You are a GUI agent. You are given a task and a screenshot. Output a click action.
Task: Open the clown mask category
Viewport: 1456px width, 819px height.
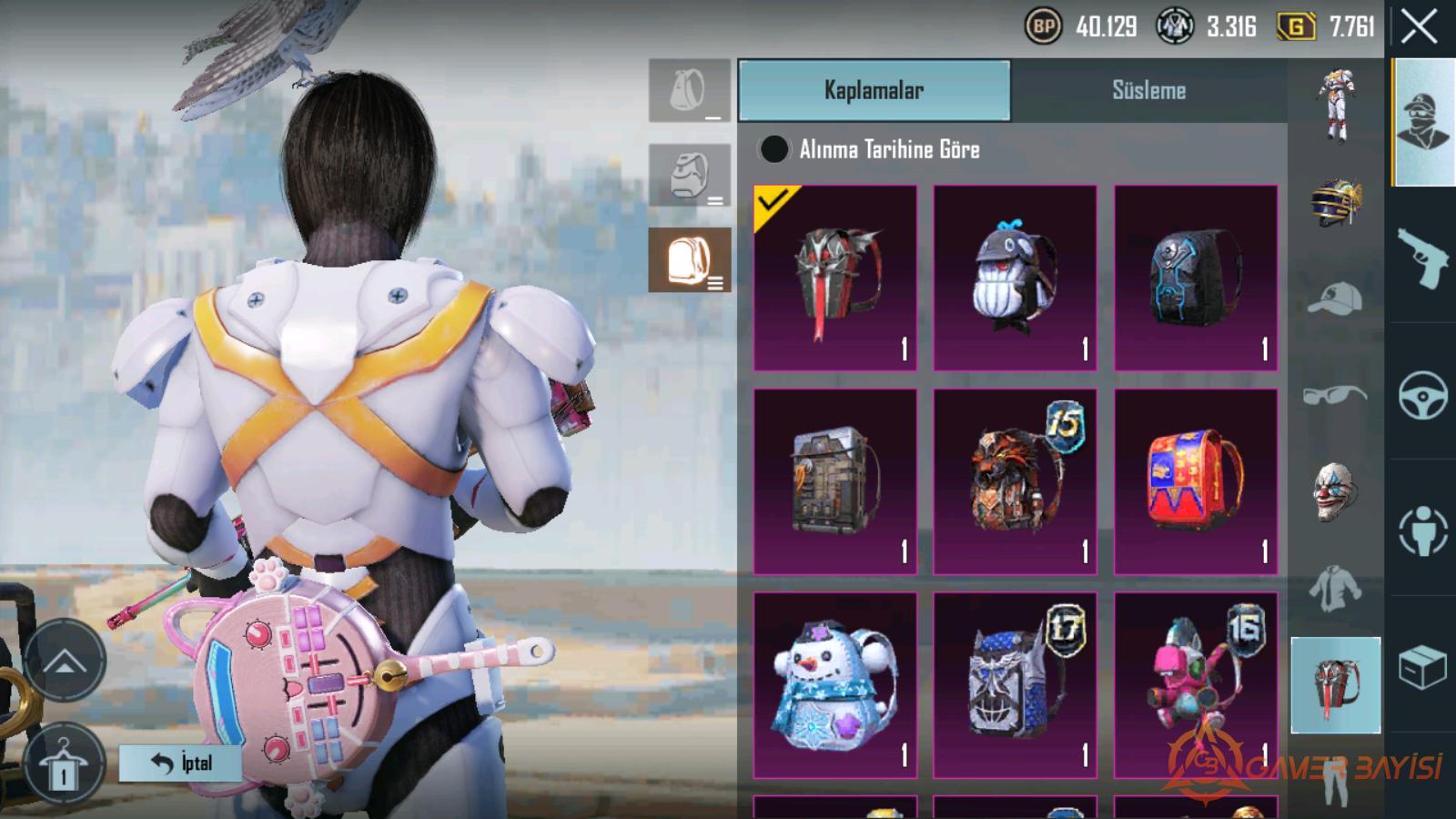click(1335, 493)
